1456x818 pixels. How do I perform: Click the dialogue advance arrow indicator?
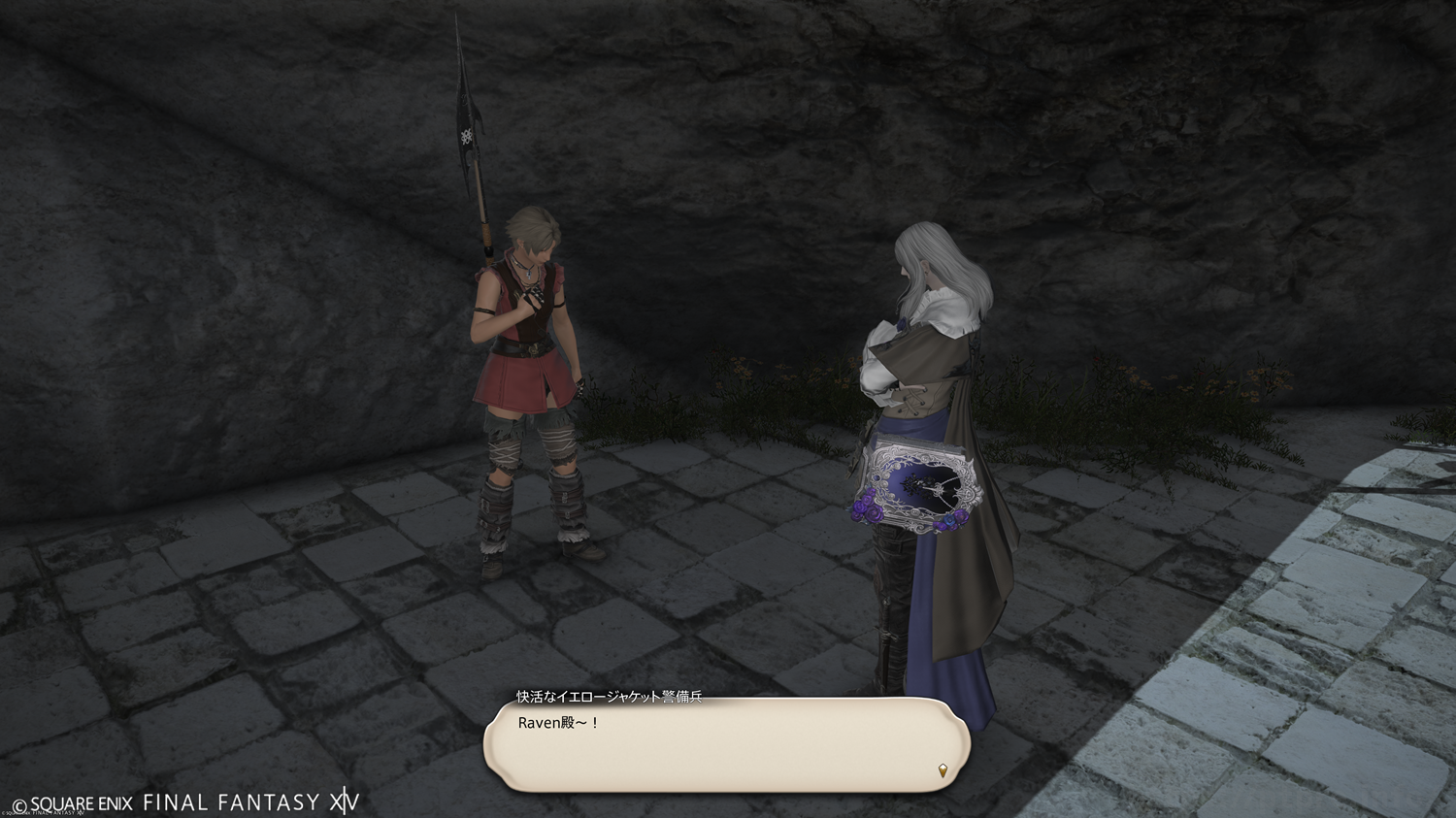[x=943, y=770]
